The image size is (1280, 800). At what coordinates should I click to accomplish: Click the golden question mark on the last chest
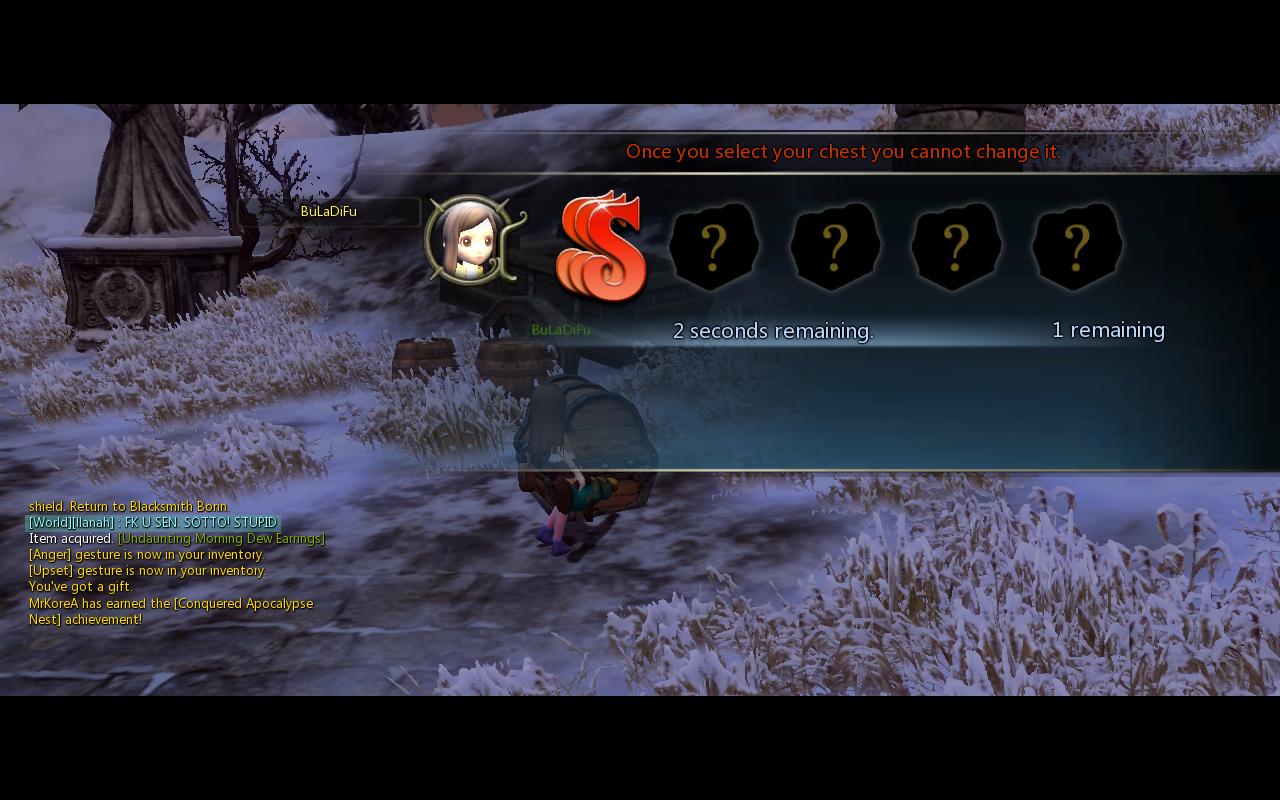click(1076, 243)
